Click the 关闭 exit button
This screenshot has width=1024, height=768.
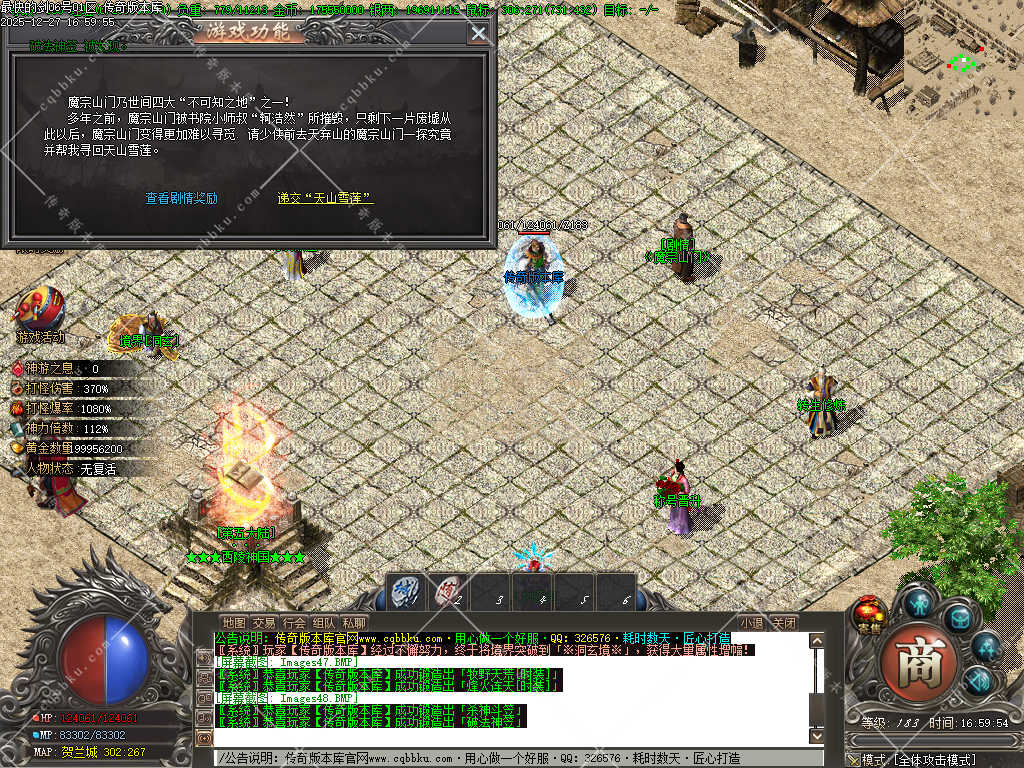click(784, 623)
